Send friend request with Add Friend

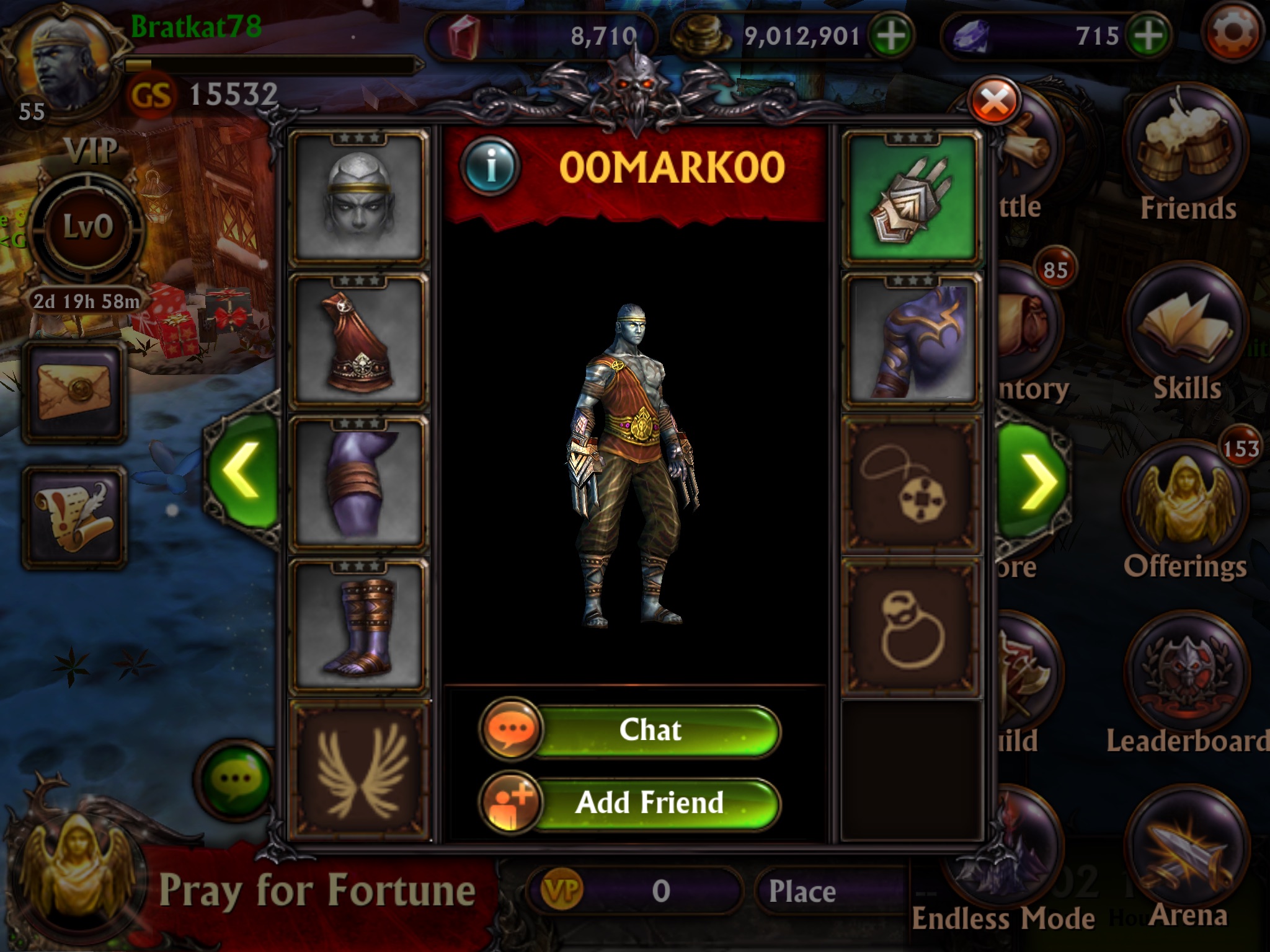[x=650, y=803]
